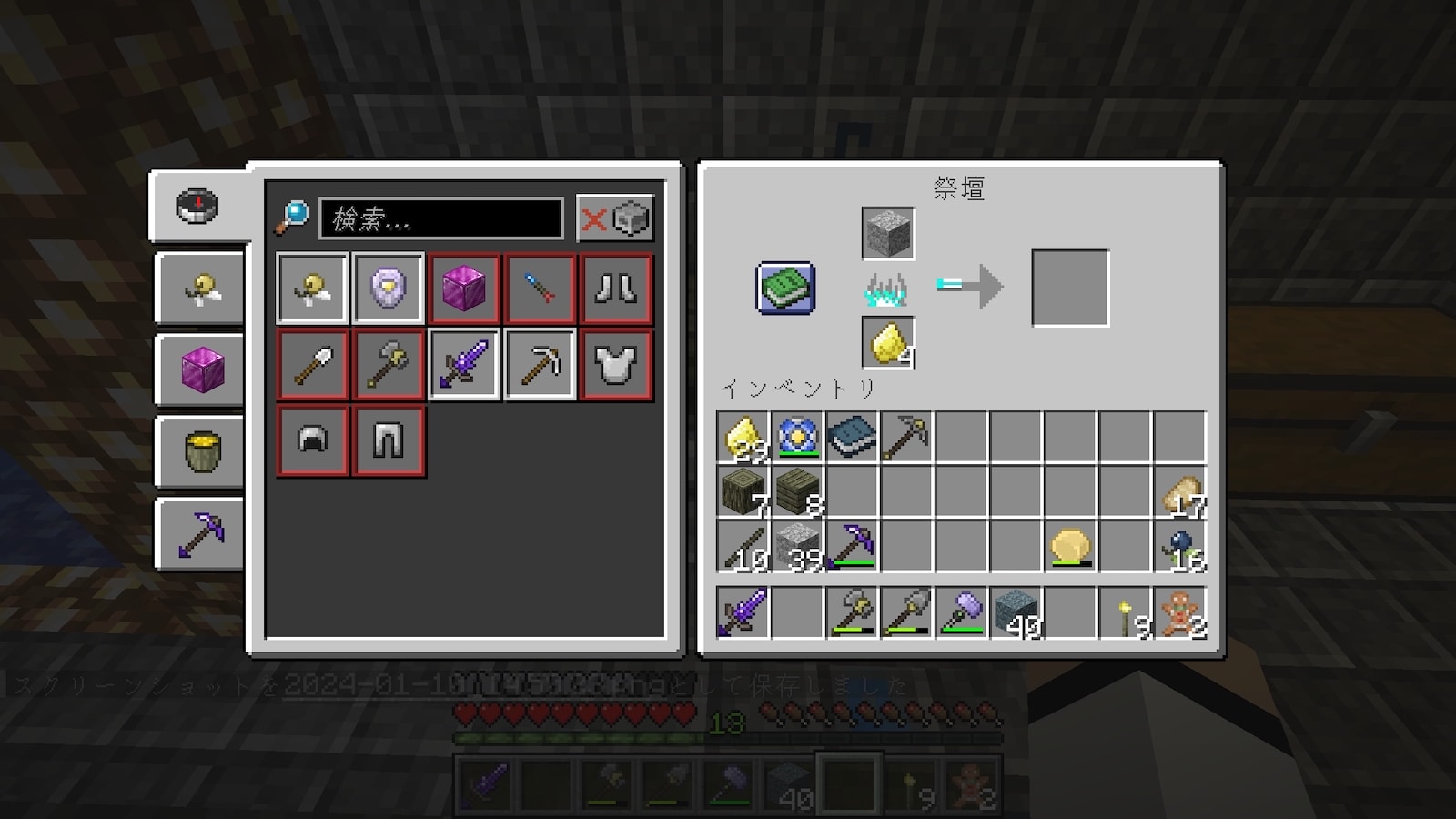Pick up the gingerbread man from hotbar
Viewport: 1456px width, 819px height.
coord(1180,612)
